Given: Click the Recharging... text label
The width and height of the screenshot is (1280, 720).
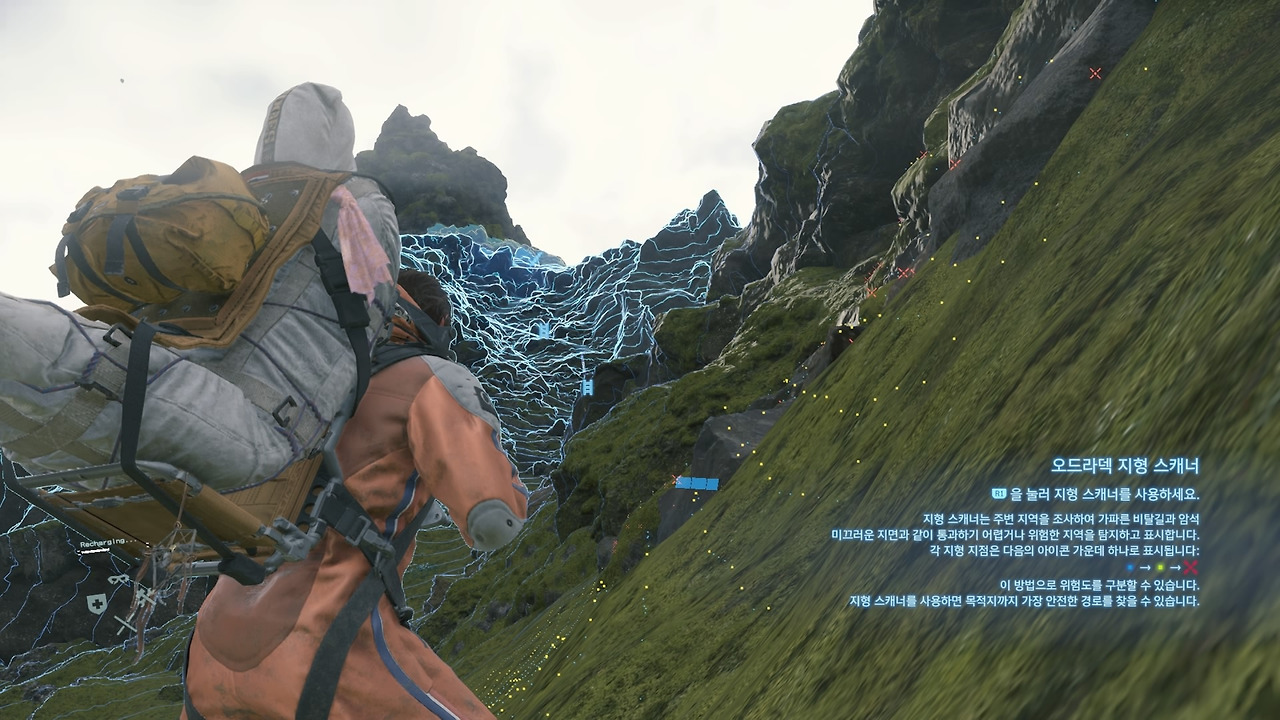Looking at the screenshot, I should 107,542.
